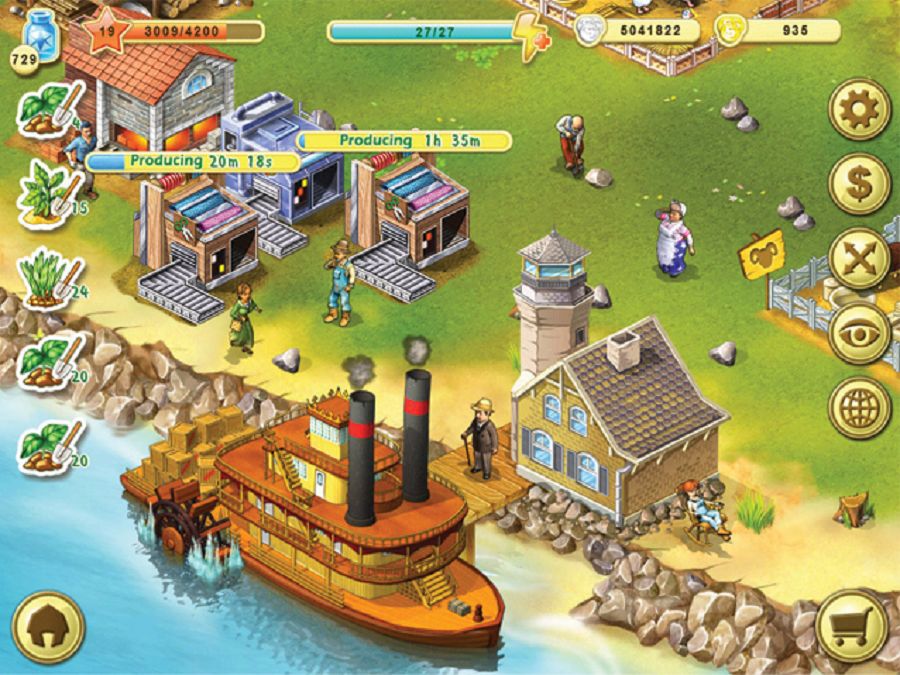The image size is (900, 675).
Task: Open the shopping cart store
Action: (x=851, y=627)
